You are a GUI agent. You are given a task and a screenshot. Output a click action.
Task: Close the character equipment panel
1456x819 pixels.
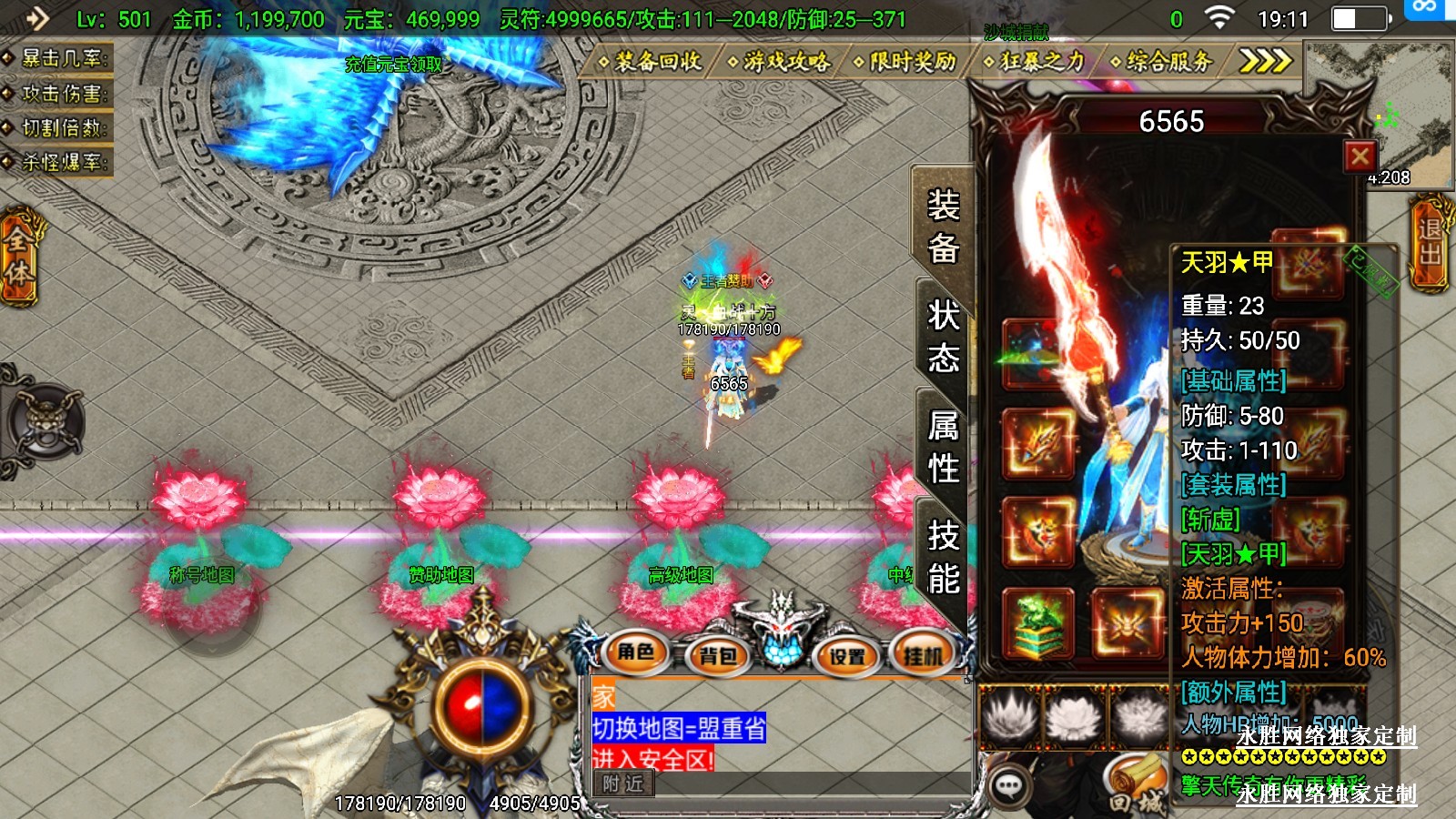pyautogui.click(x=1360, y=157)
